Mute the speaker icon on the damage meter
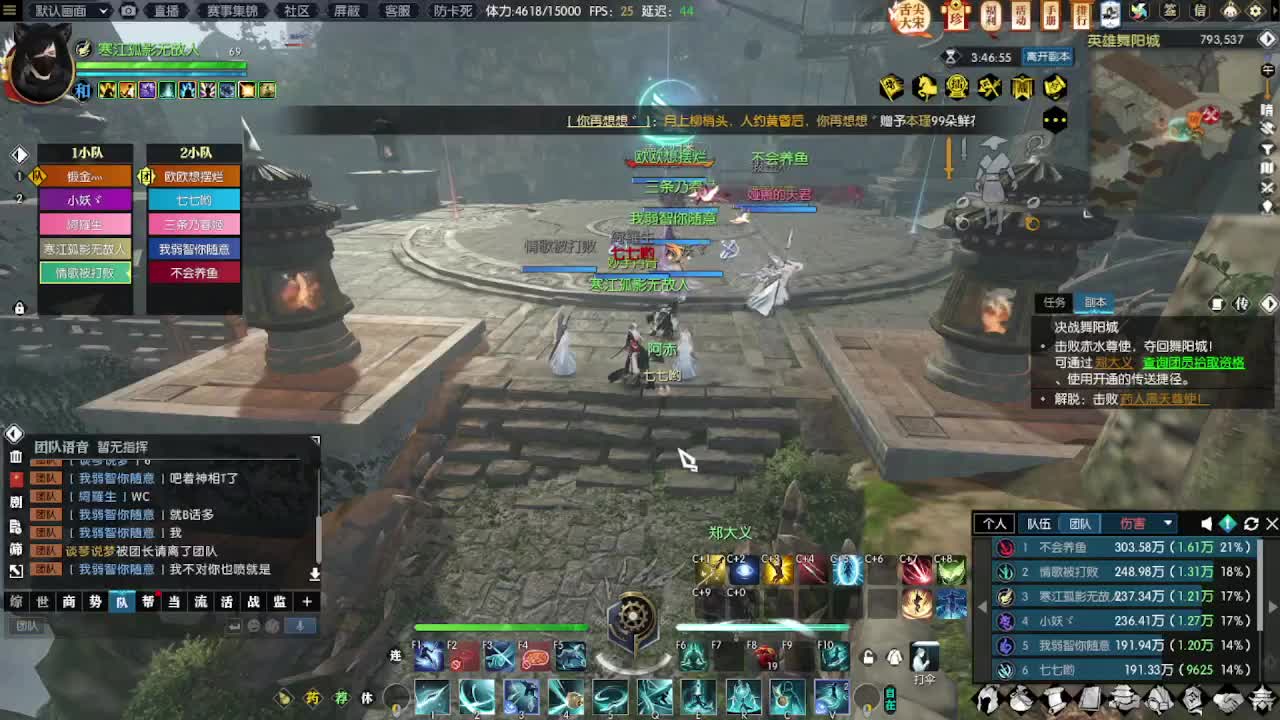The height and width of the screenshot is (720, 1280). pos(1207,523)
